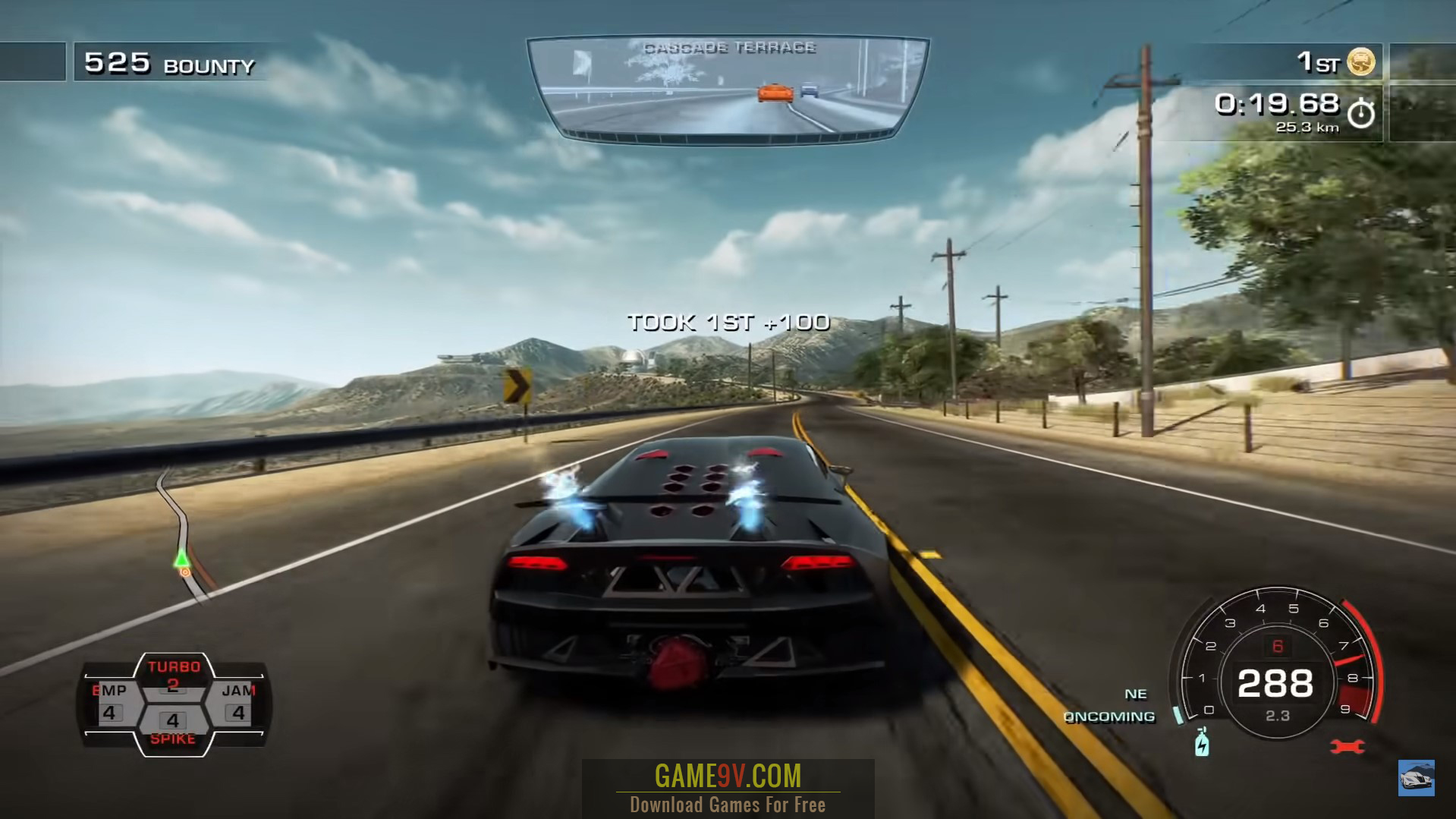The height and width of the screenshot is (819, 1456).
Task: Click the TOOK 1ST +100 notification
Action: pos(727,322)
